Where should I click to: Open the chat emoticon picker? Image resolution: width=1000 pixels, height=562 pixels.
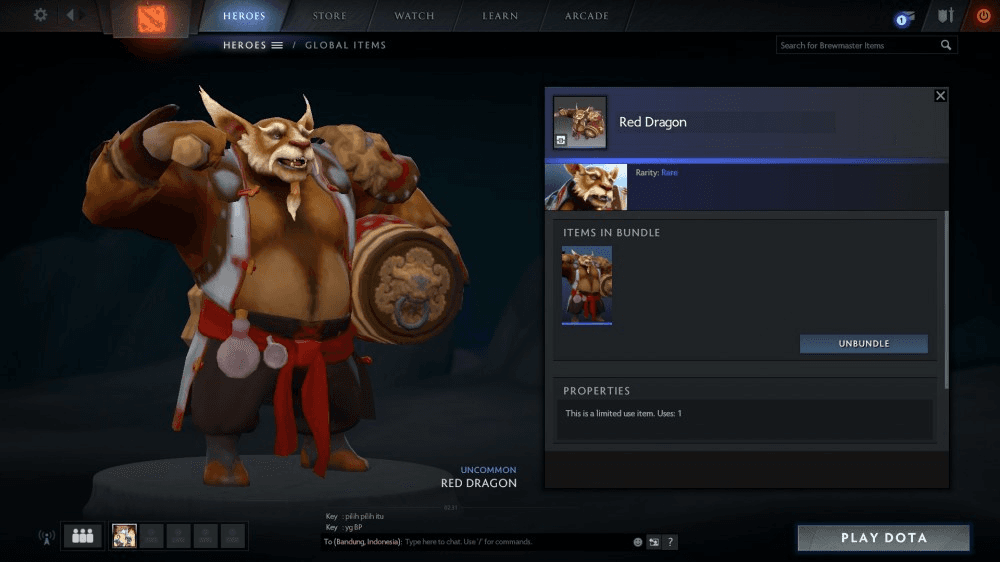coord(638,542)
